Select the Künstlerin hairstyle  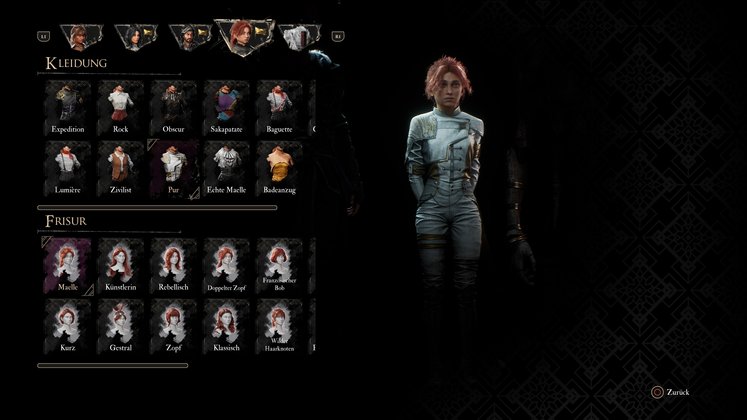pos(121,263)
